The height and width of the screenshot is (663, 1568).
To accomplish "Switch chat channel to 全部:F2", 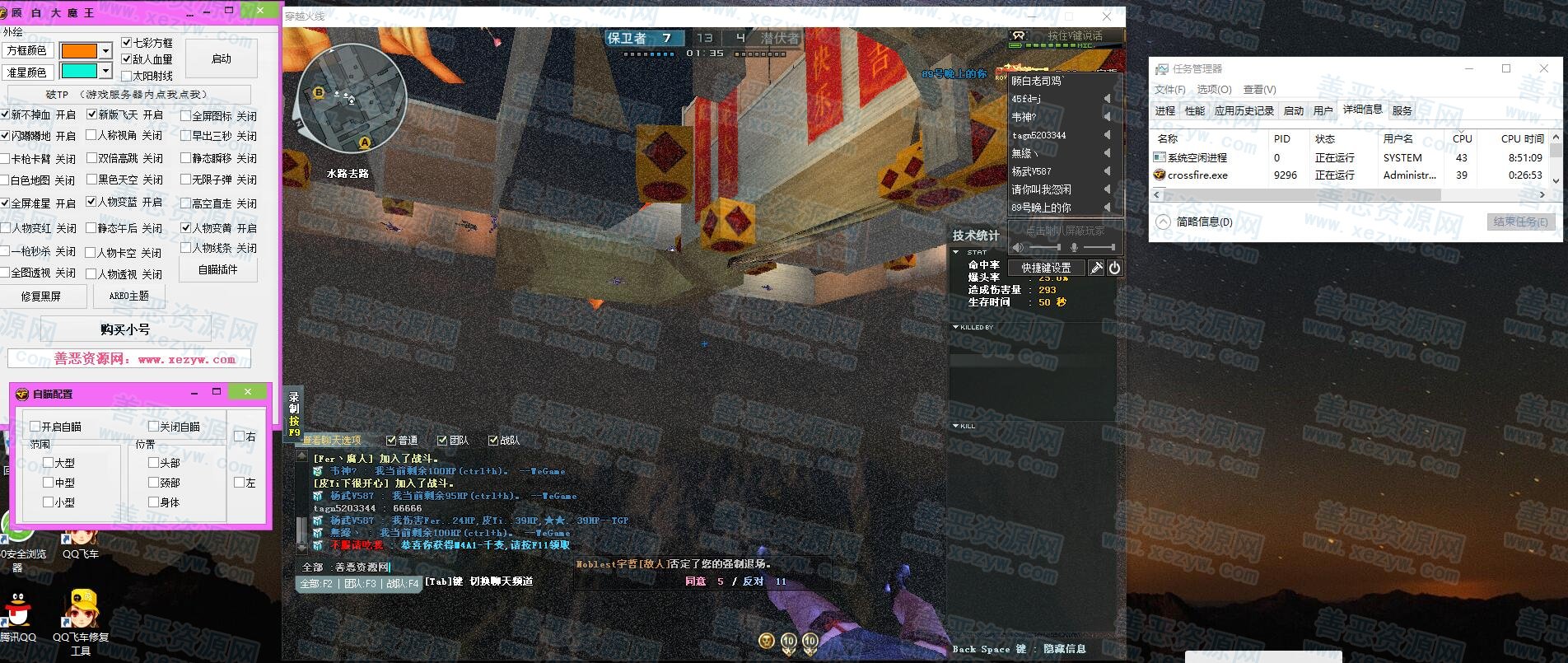I will click(x=316, y=583).
